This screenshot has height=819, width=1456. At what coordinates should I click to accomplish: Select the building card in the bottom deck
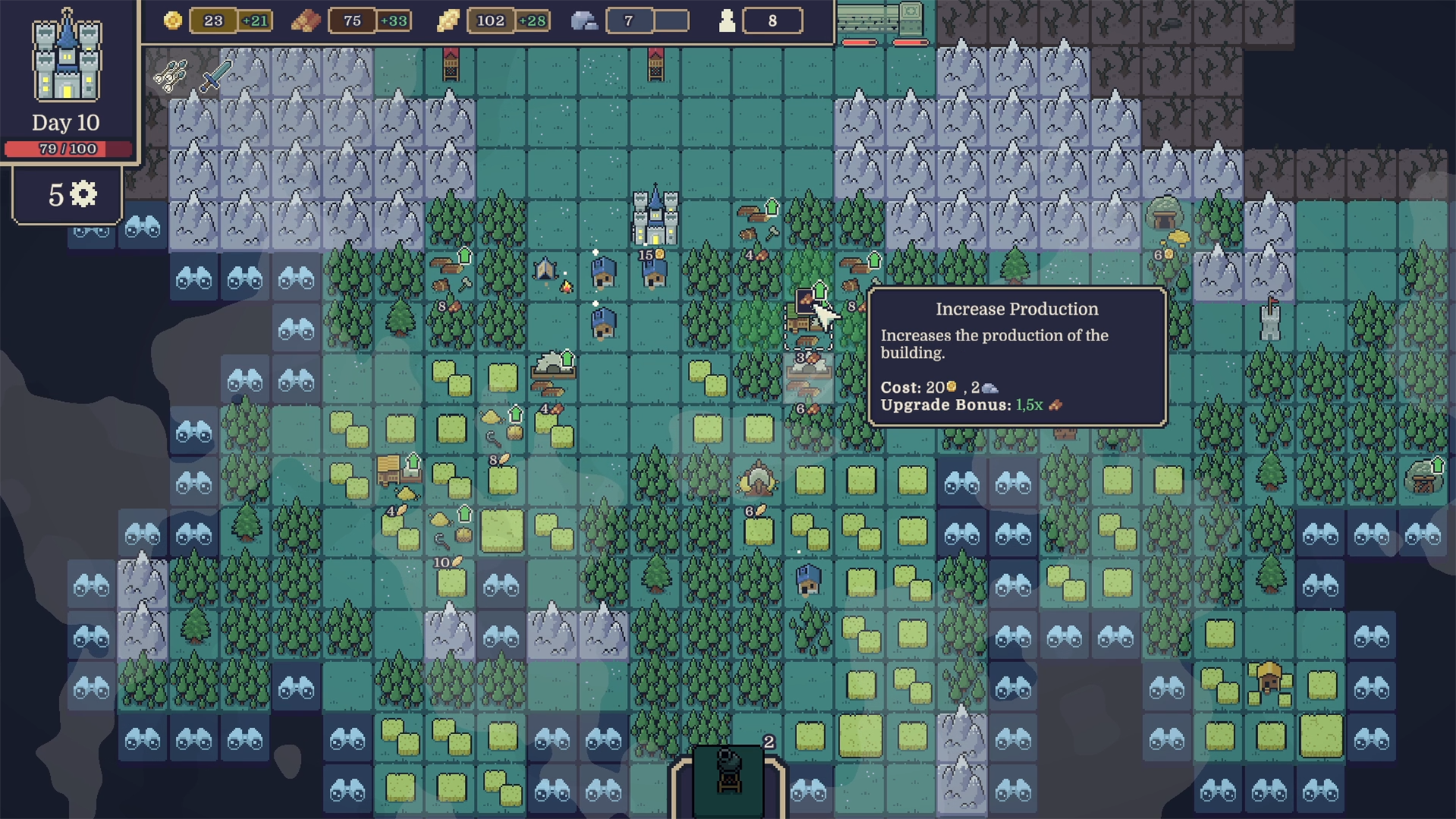pyautogui.click(x=729, y=780)
